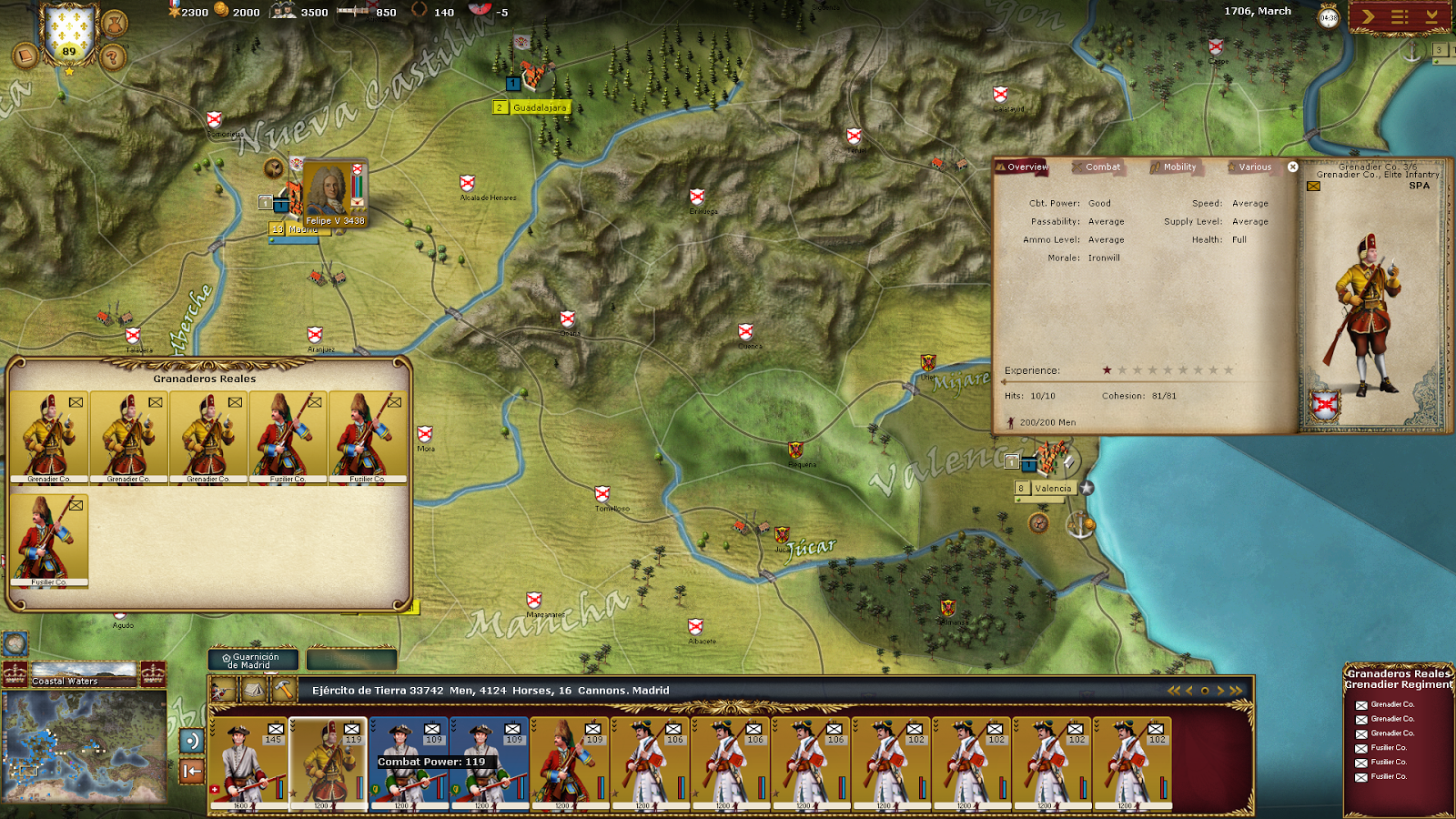This screenshot has width=1456, height=819.
Task: End turn with the right arrow button
Action: tap(1368, 16)
